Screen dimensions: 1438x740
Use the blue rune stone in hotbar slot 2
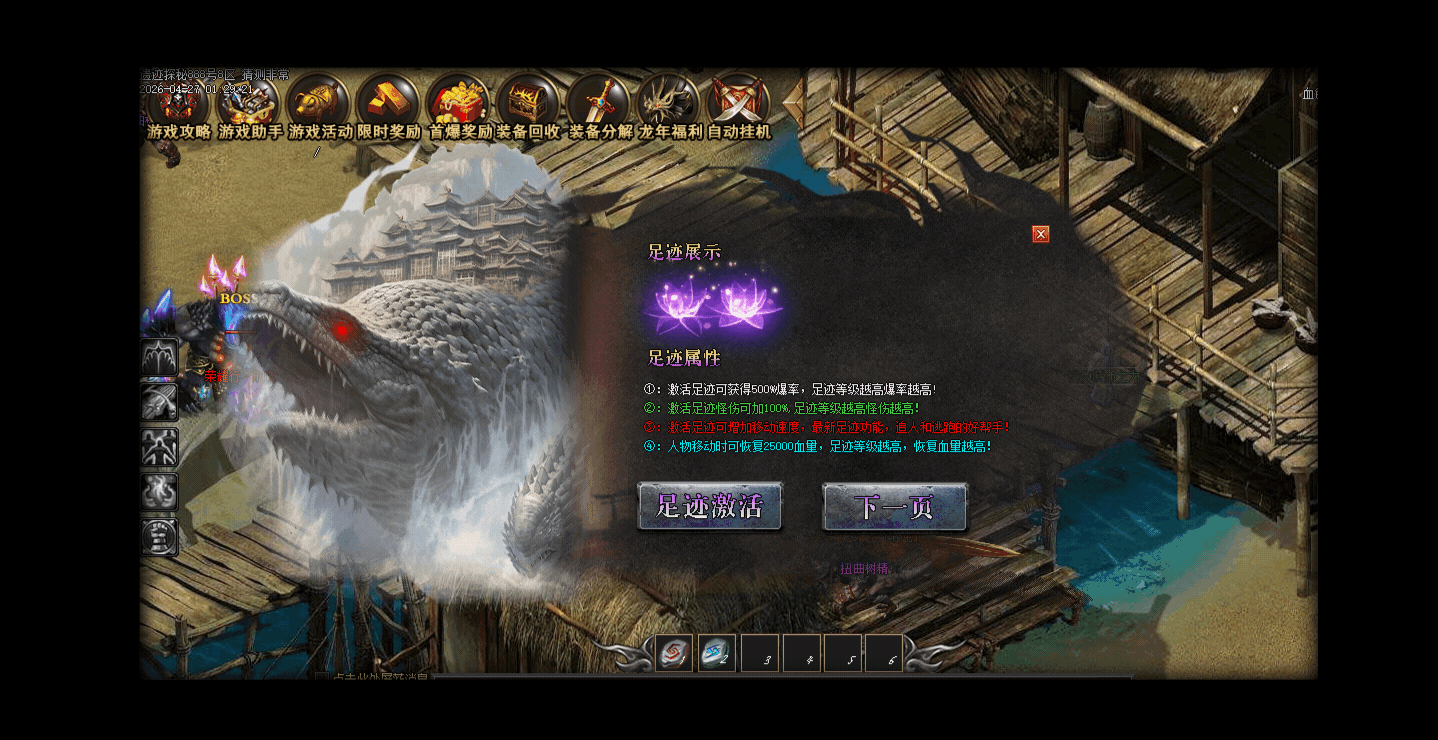click(x=716, y=653)
